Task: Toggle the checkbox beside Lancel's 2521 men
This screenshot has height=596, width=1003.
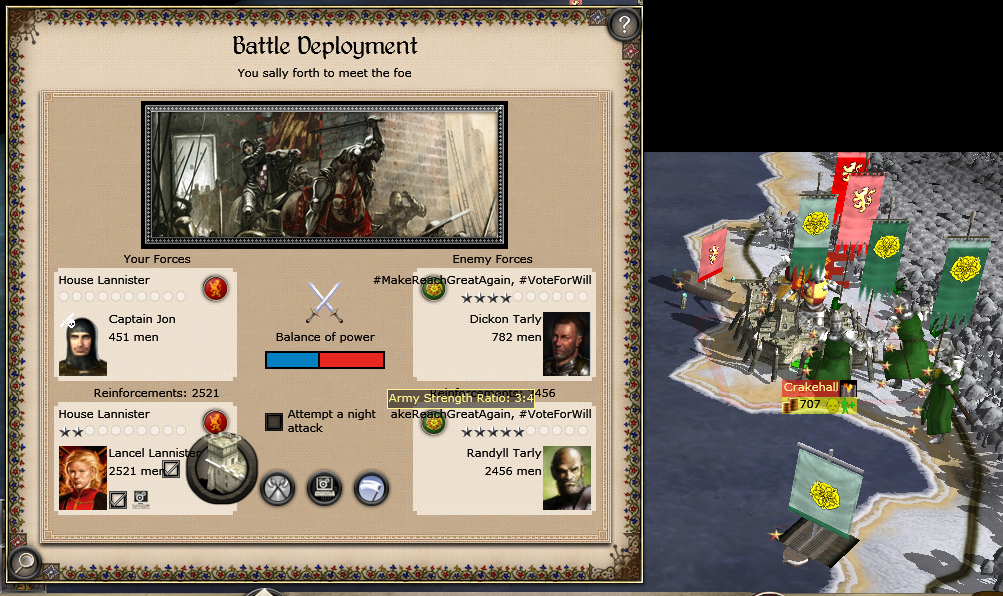Action: pos(171,468)
